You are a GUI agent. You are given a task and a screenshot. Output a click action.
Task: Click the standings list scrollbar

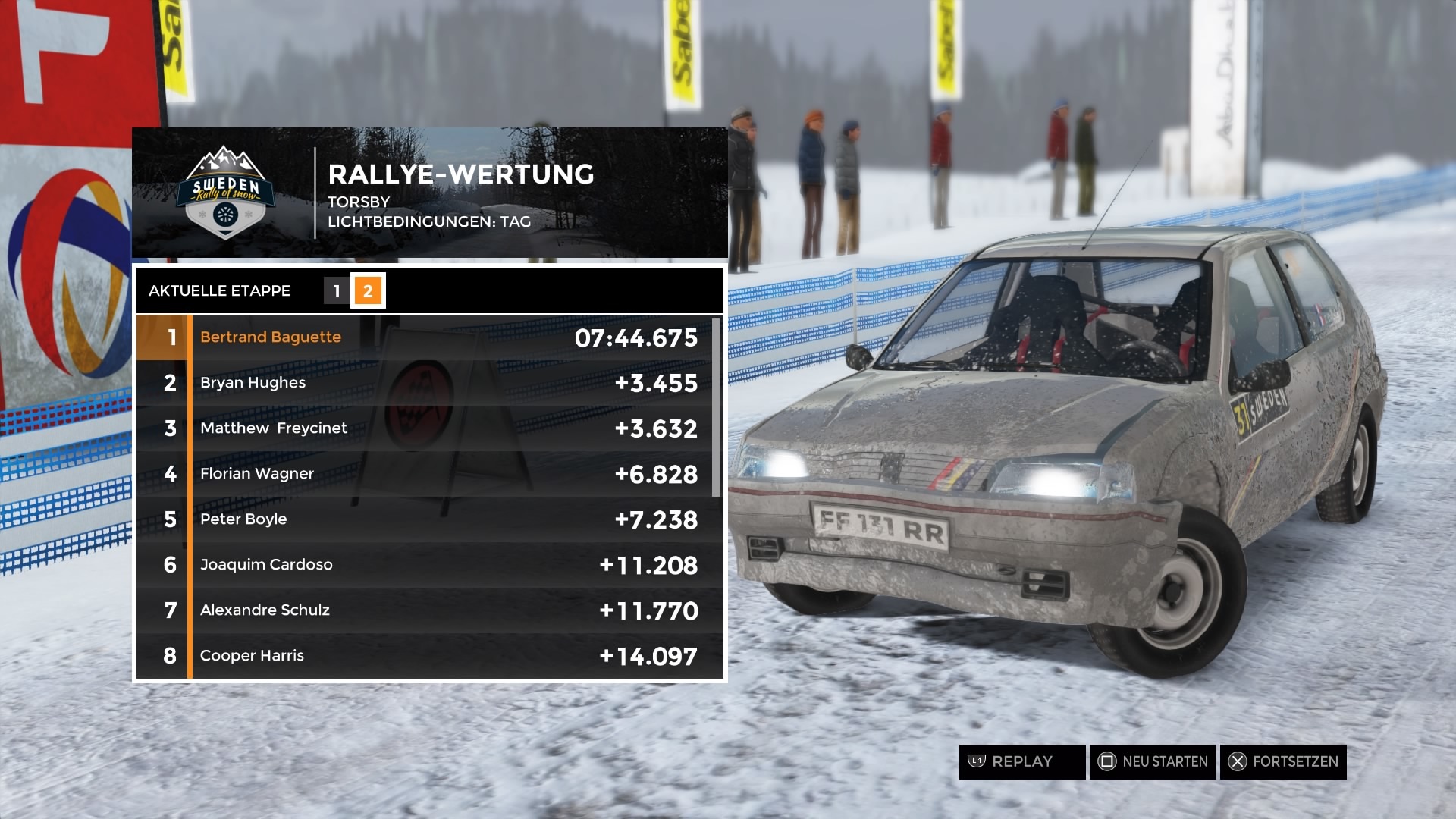tap(716, 408)
